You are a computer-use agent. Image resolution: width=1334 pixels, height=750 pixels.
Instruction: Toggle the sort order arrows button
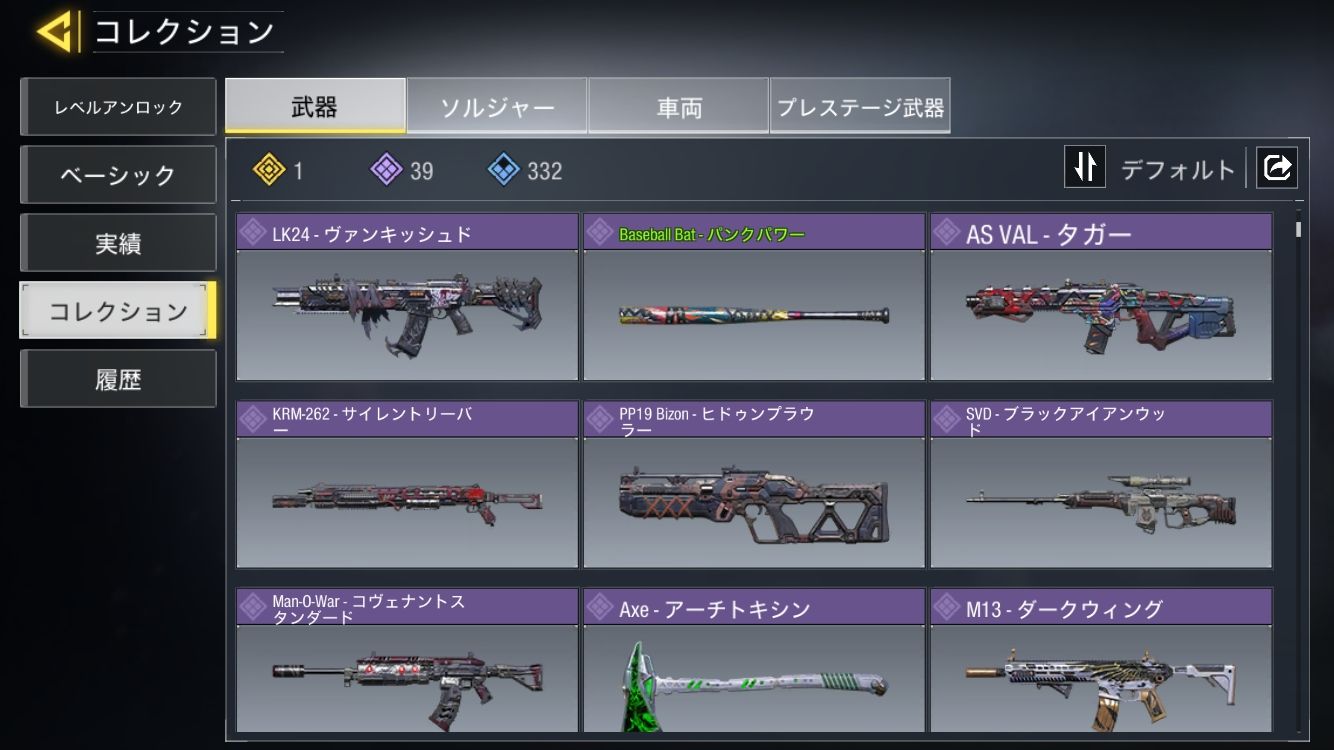[1085, 168]
